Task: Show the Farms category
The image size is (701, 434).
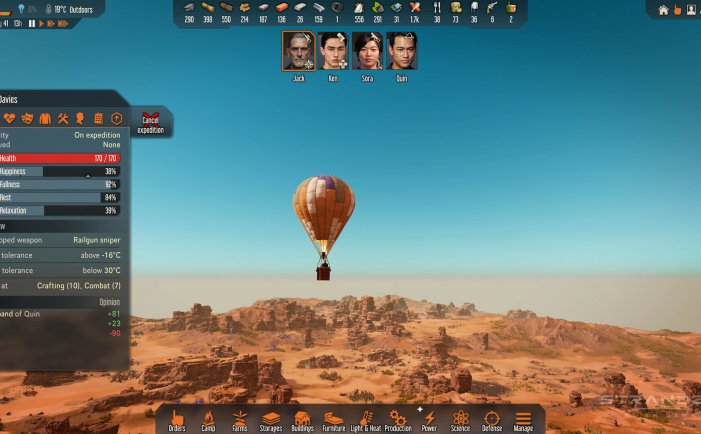Action: [x=240, y=419]
